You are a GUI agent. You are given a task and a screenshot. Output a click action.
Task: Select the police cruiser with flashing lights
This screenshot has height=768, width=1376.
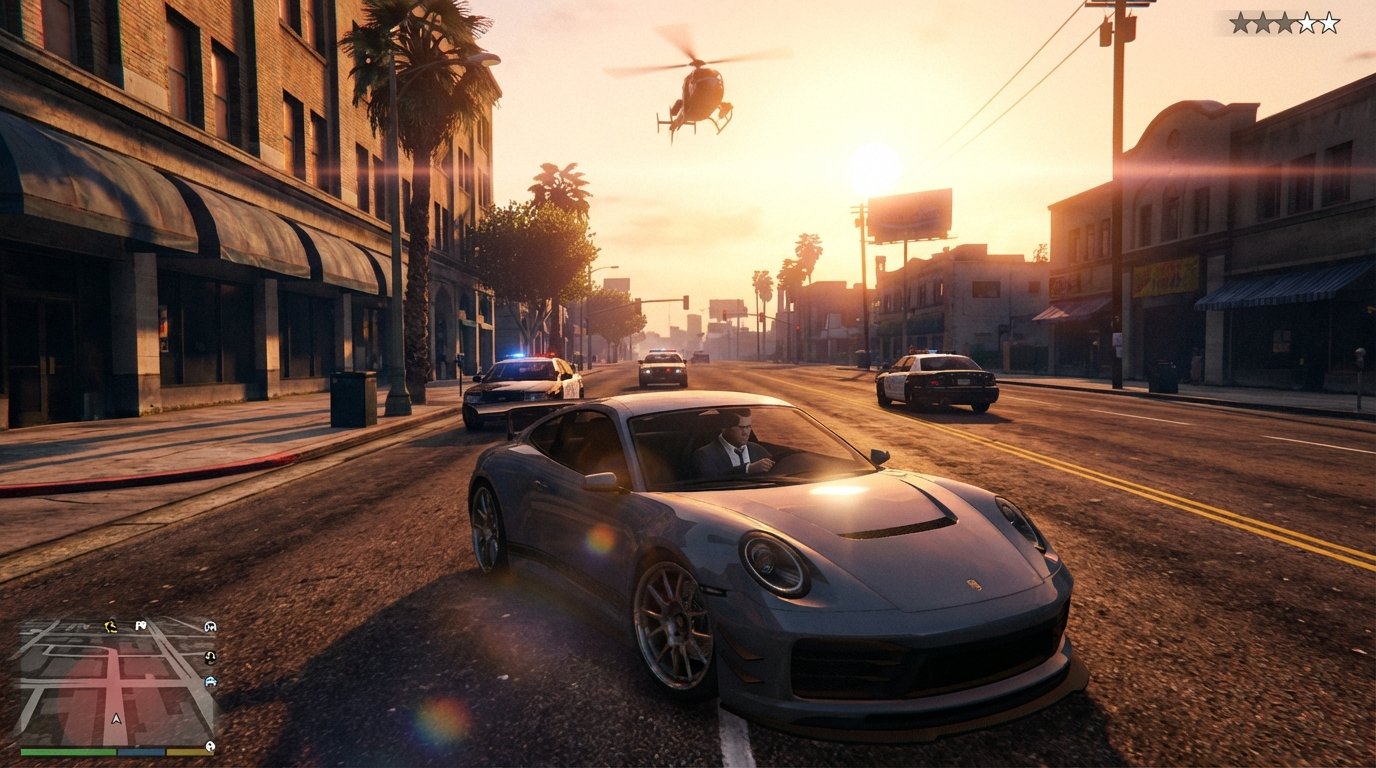pyautogui.click(x=520, y=385)
